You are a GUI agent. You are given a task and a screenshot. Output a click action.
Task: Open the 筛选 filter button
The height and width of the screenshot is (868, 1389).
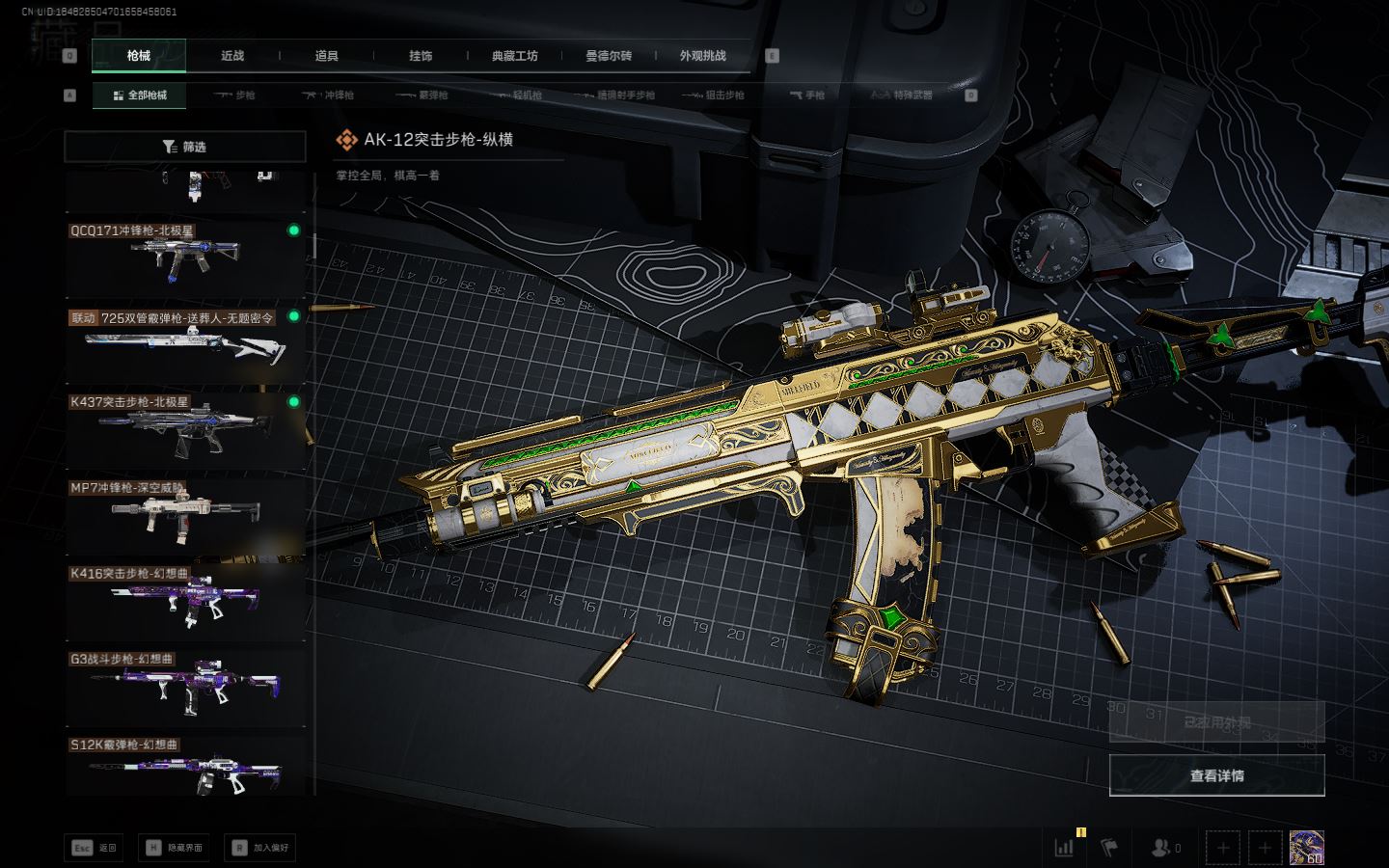(184, 147)
